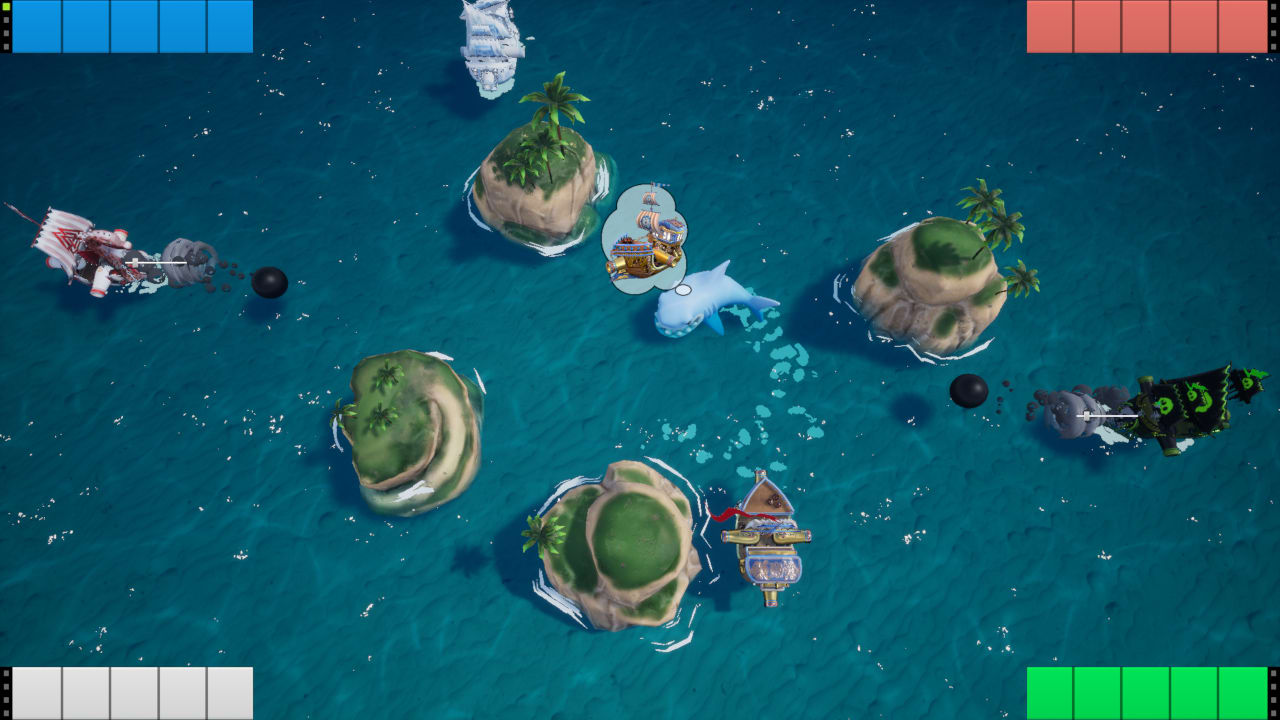Select the red health bar panel
The height and width of the screenshot is (720, 1280).
[x=1145, y=24]
